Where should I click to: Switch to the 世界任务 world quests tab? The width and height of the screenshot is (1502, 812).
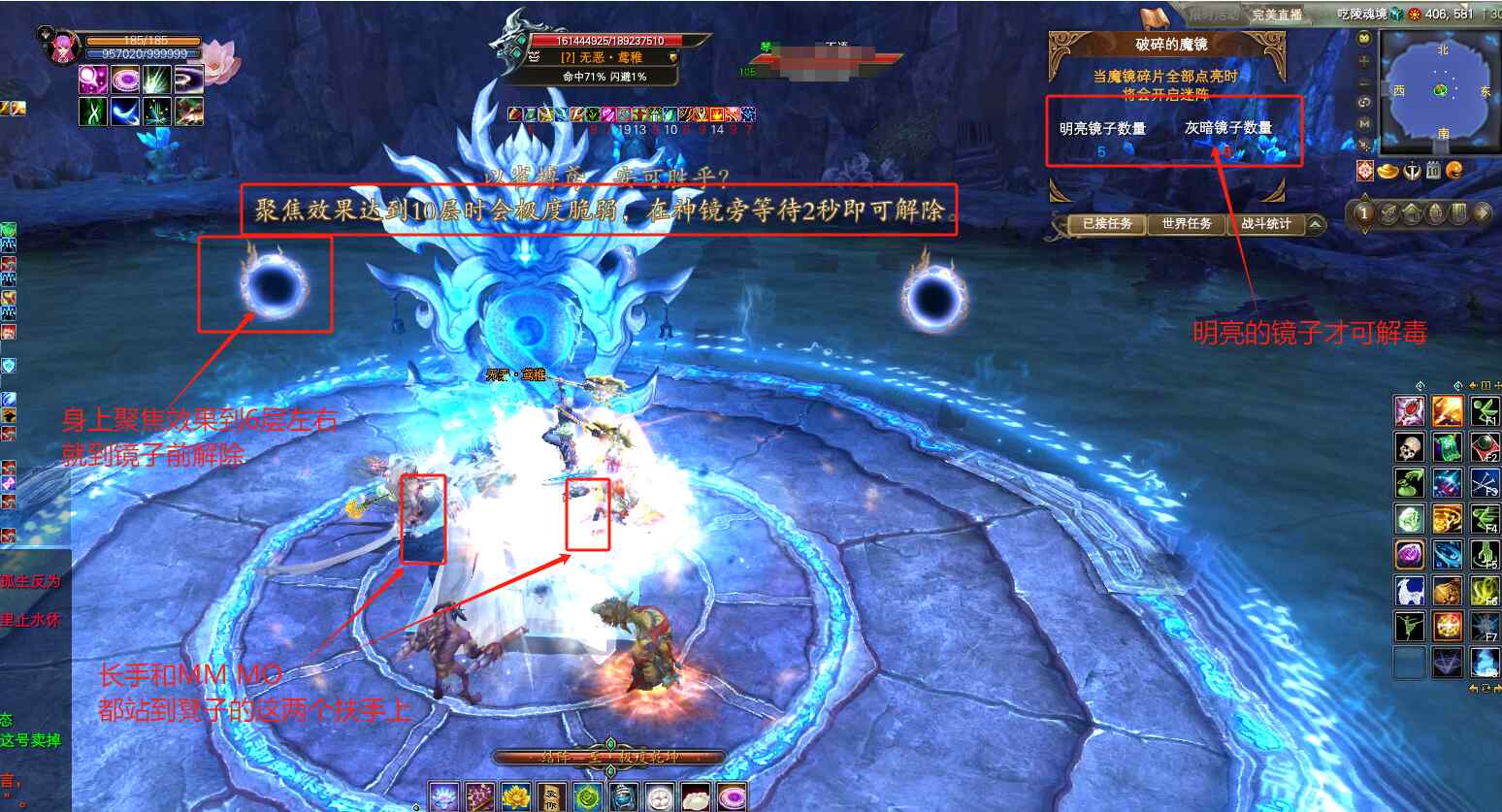pyautogui.click(x=1186, y=224)
